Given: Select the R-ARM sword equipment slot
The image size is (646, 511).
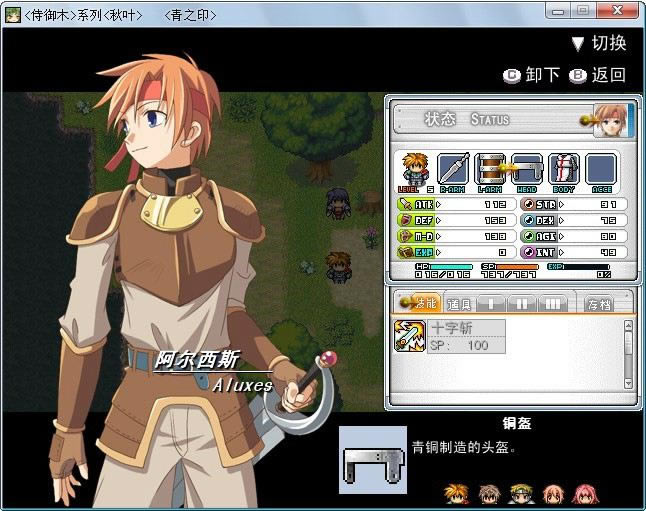Looking at the screenshot, I should click(x=452, y=169).
